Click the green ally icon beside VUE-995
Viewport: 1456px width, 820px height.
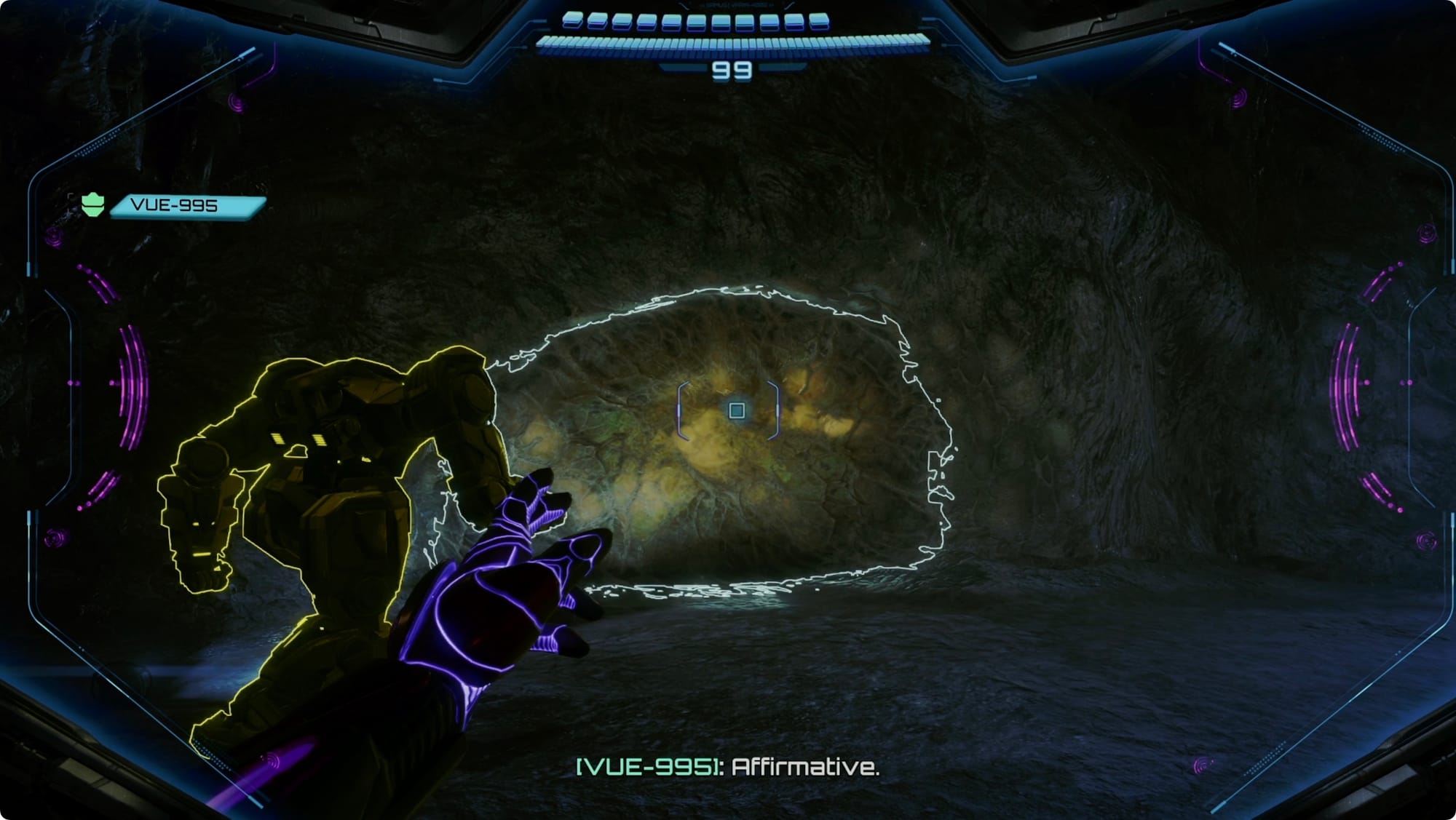[92, 205]
